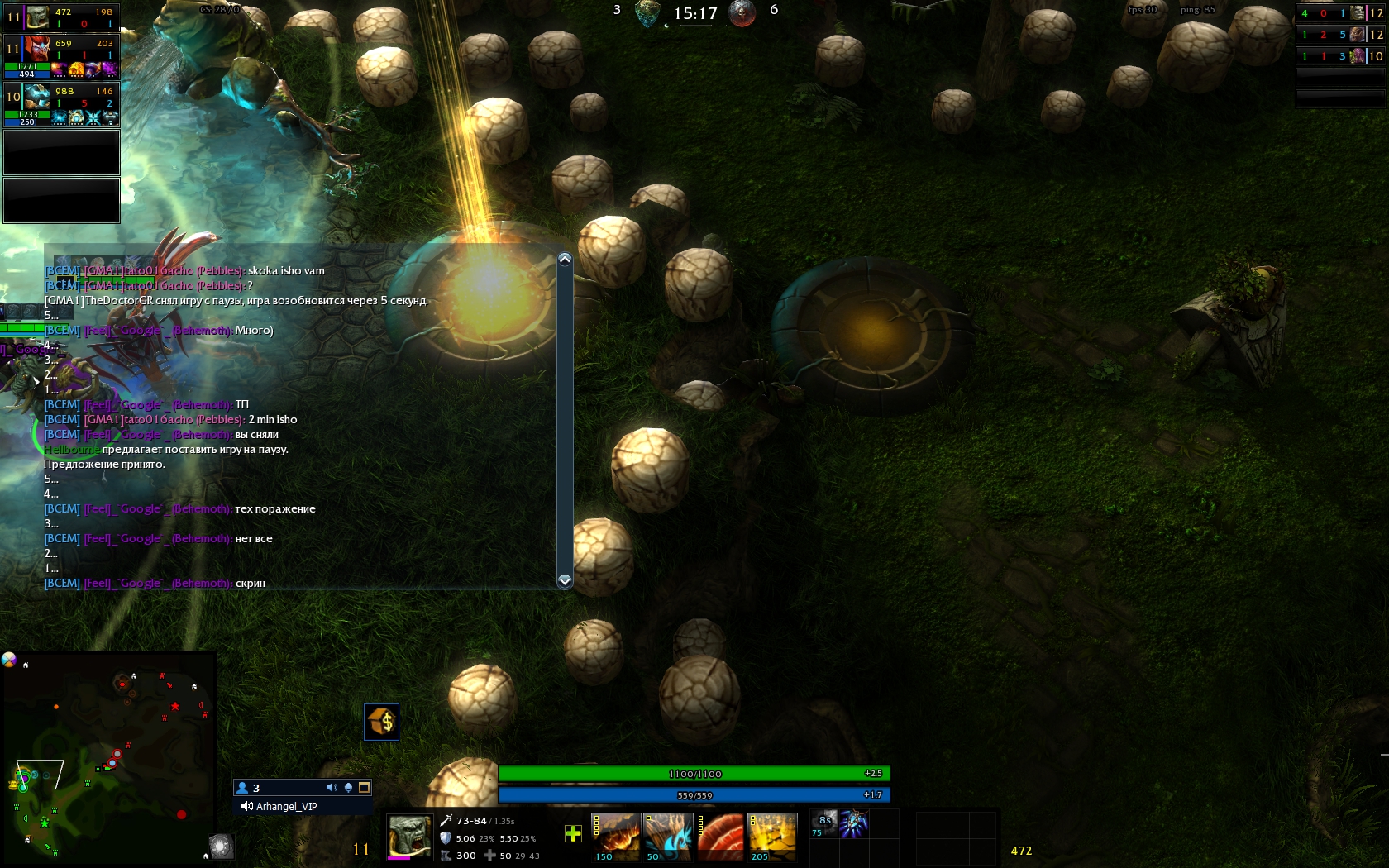Screen dimensions: 1389x868
Task: Select the blue rock ally hero portrait
Action: (x=37, y=97)
